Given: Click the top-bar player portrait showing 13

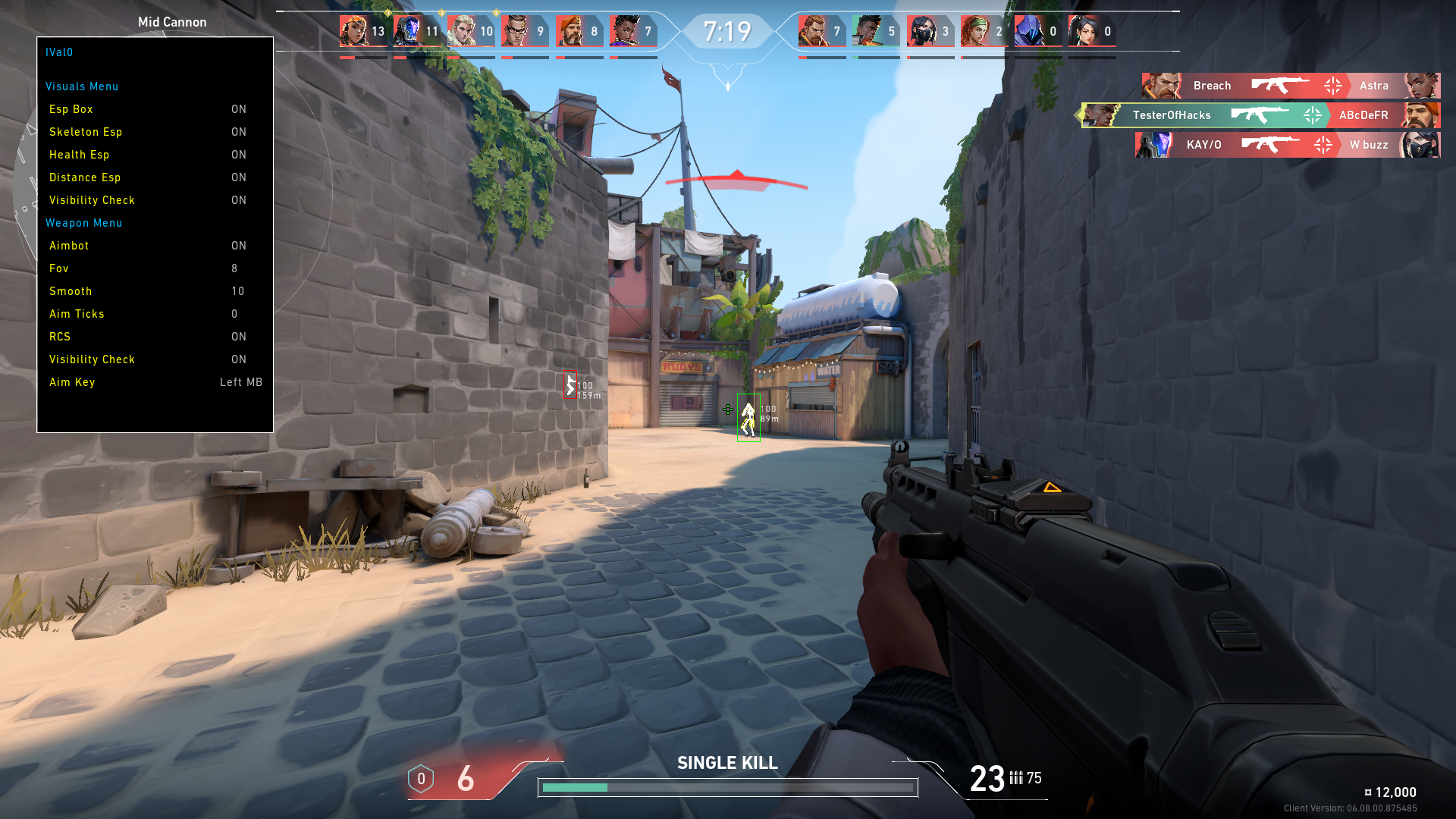Looking at the screenshot, I should pyautogui.click(x=353, y=31).
